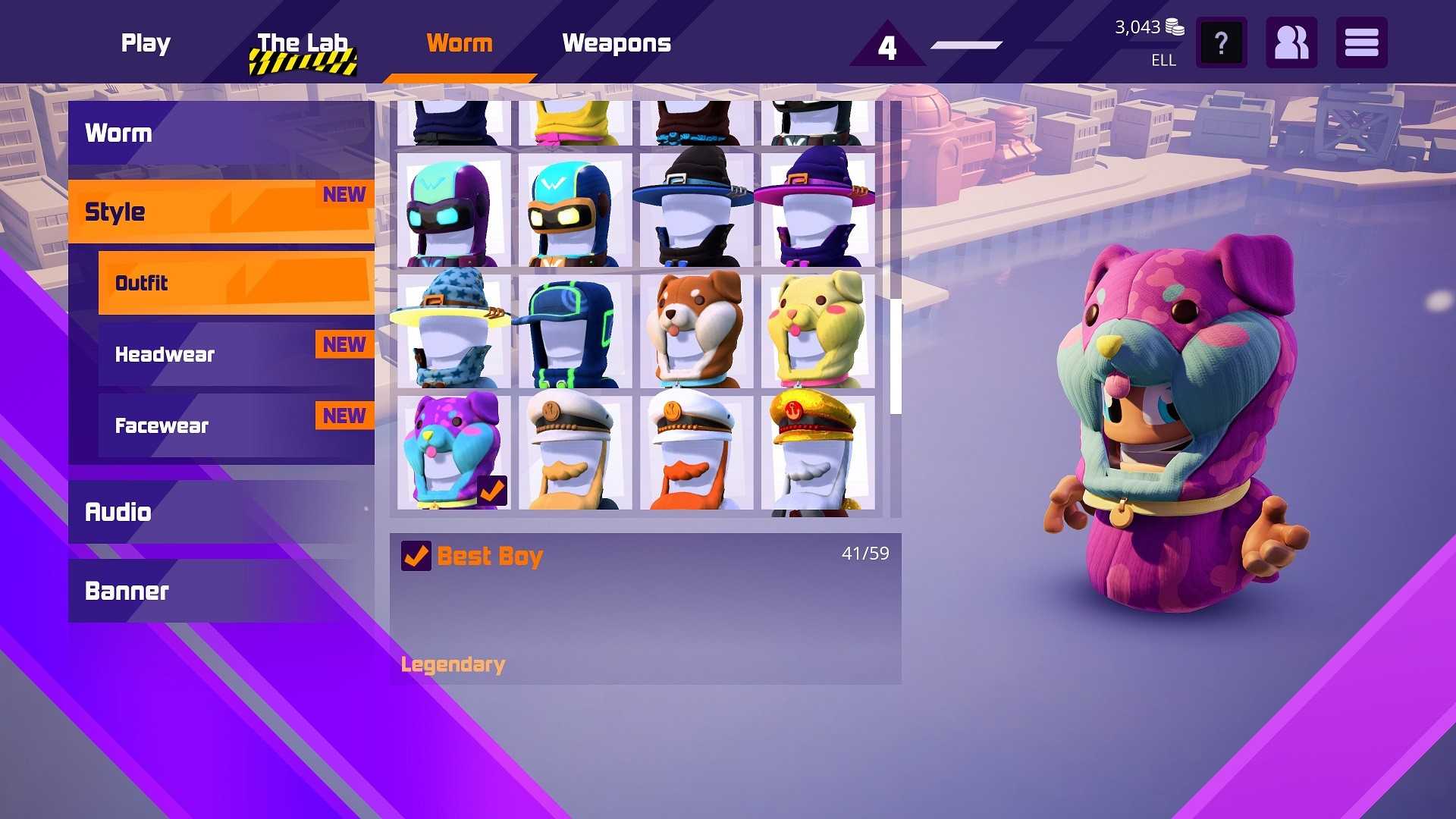Toggle the Best Boy equipped checkbox
This screenshot has width=1456, height=819.
416,556
